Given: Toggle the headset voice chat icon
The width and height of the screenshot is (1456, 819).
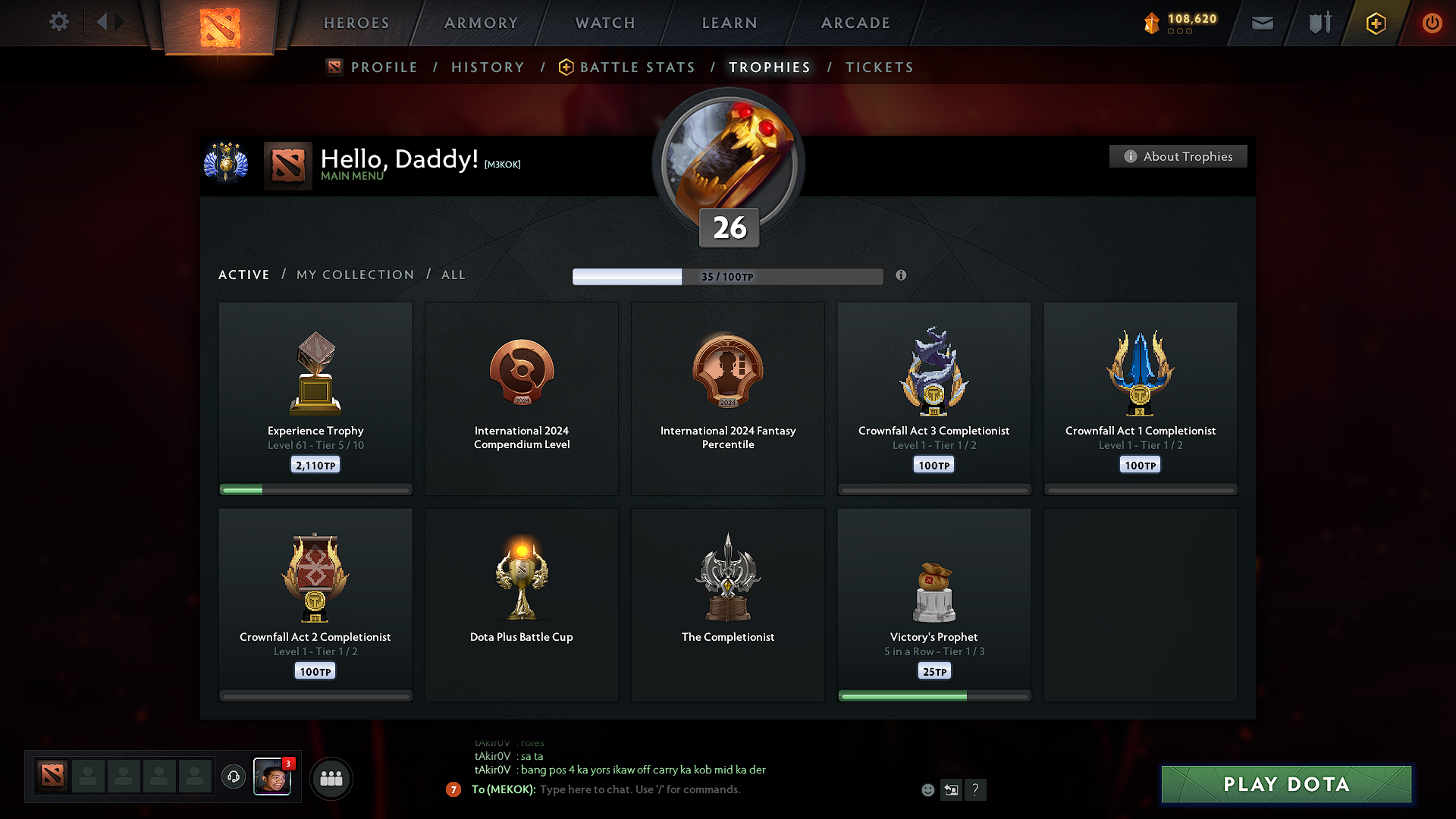Looking at the screenshot, I should [x=233, y=777].
